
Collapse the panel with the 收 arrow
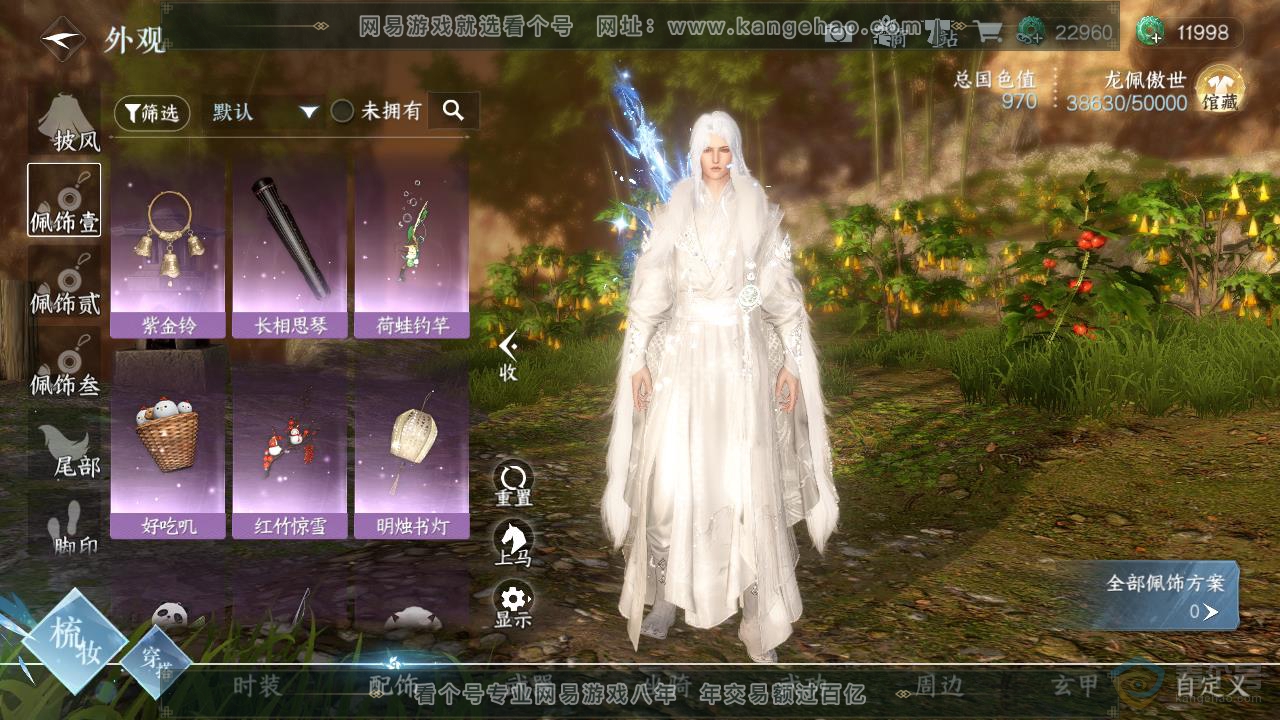509,355
